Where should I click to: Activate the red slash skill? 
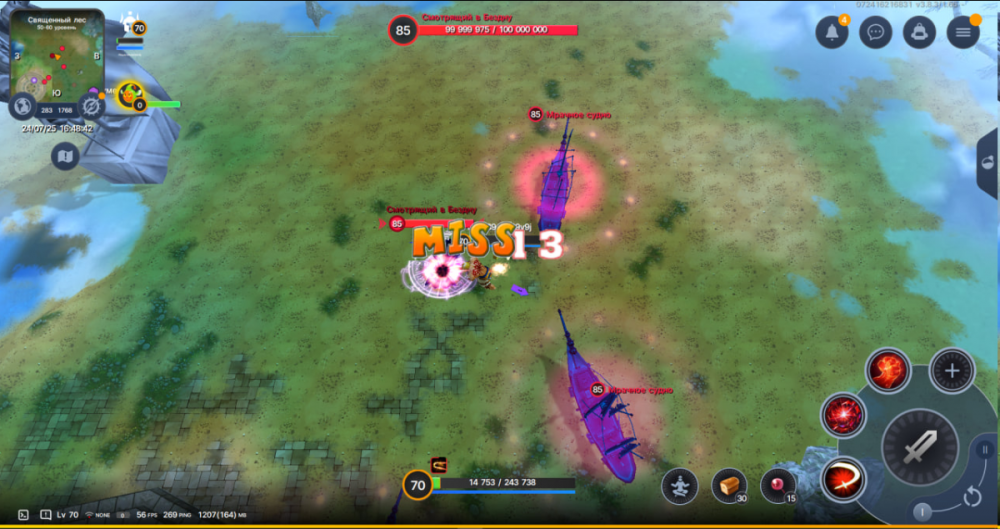click(x=843, y=480)
